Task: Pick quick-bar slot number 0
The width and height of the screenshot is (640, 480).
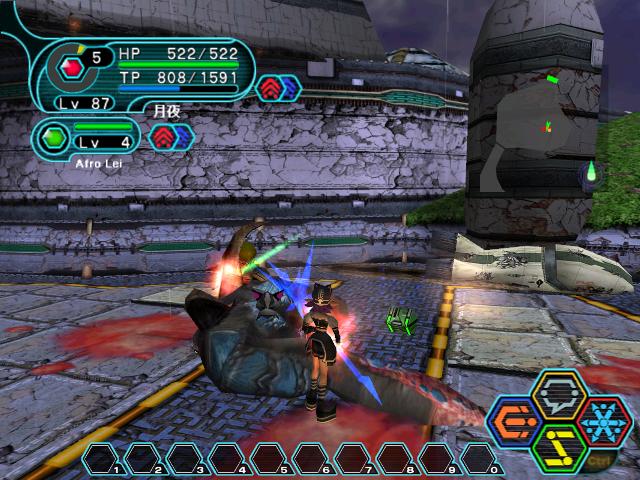Action: coord(481,459)
